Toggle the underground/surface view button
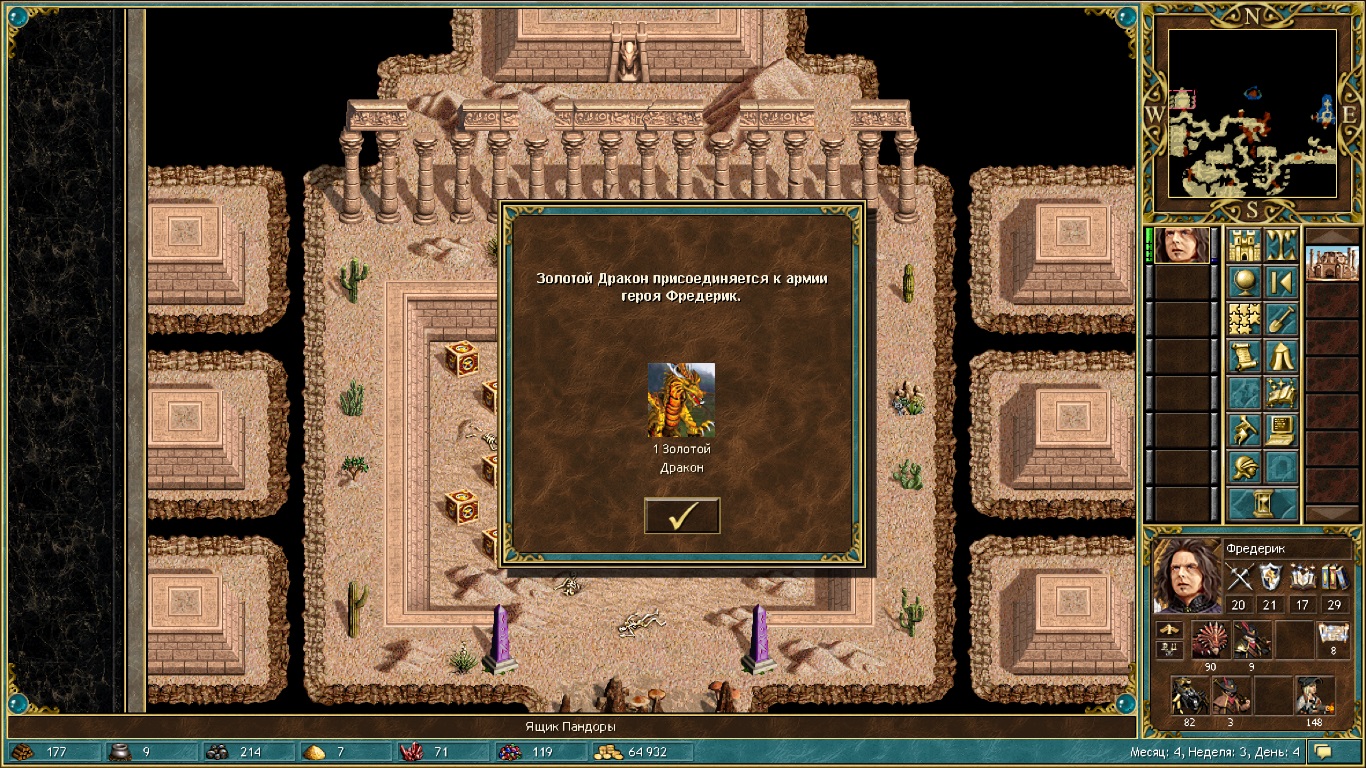Screen dimensions: 1366x768 [x=1281, y=246]
